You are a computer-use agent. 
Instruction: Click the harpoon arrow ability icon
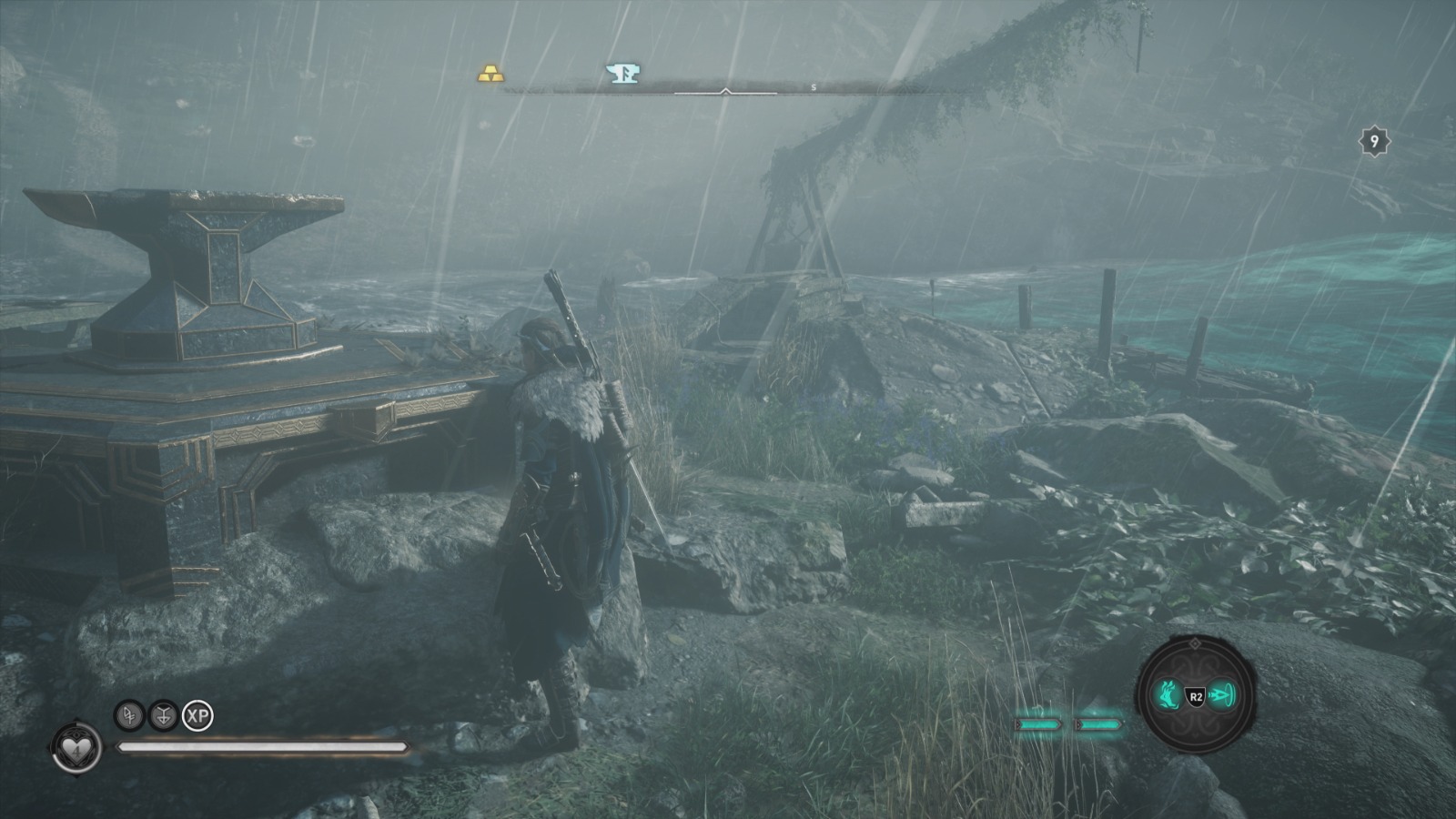1222,696
